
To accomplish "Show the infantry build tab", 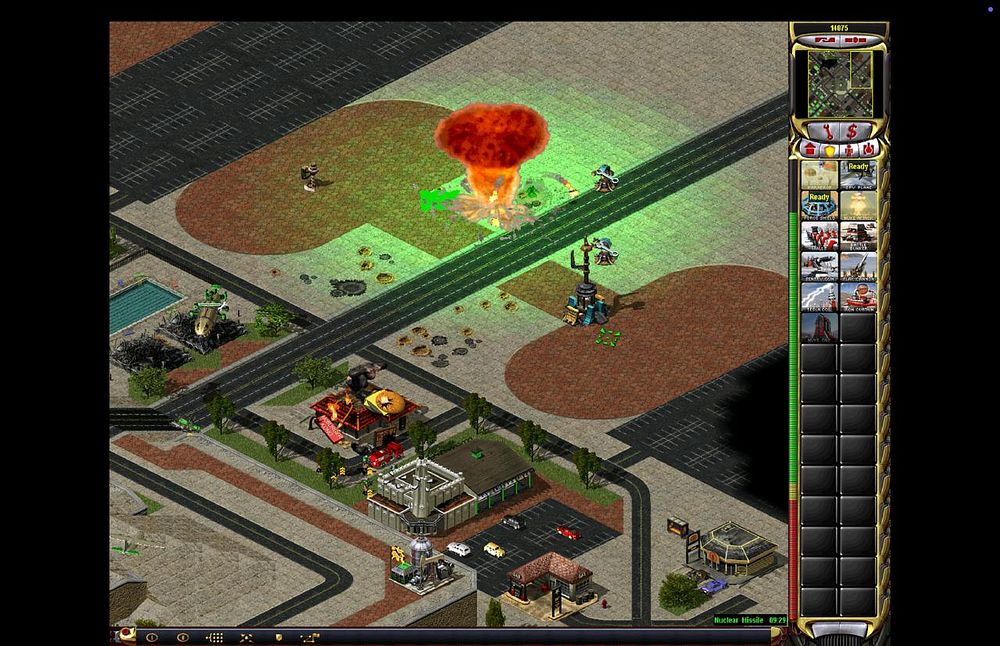I will click(x=849, y=149).
